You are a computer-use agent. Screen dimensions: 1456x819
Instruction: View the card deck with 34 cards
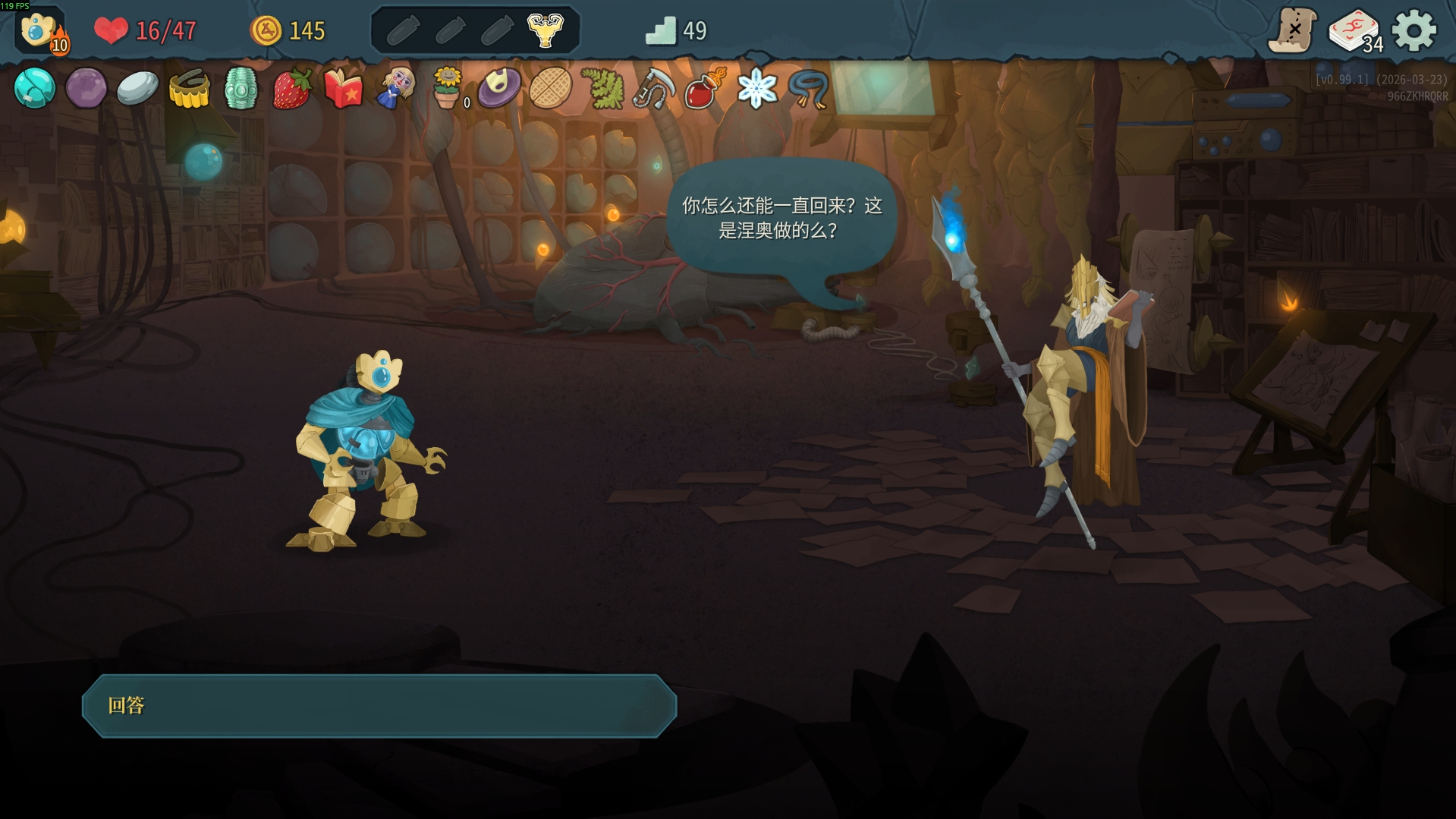click(1354, 31)
